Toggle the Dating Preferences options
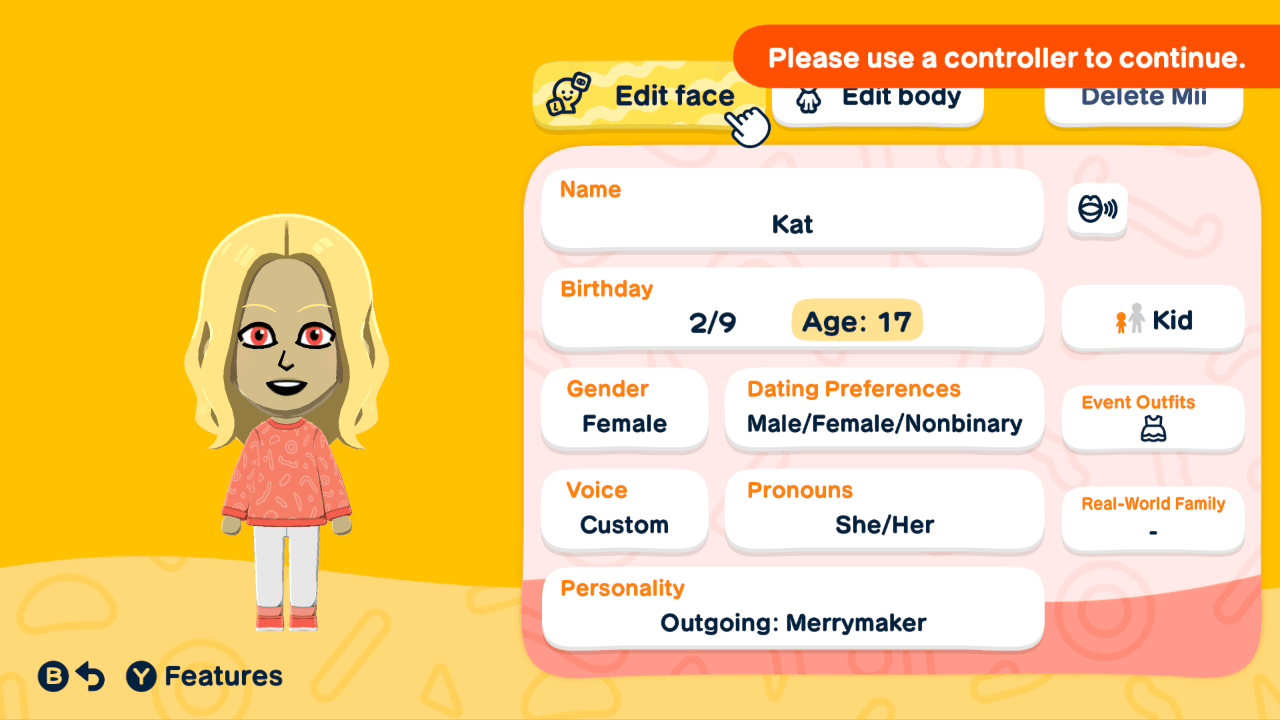The height and width of the screenshot is (720, 1280). click(x=884, y=410)
